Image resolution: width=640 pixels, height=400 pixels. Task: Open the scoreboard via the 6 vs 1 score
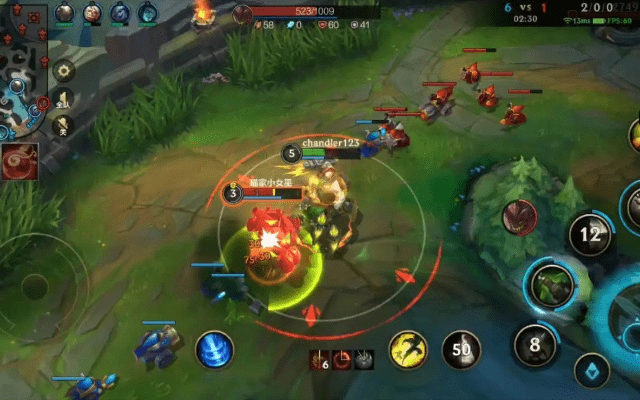[528, 6]
